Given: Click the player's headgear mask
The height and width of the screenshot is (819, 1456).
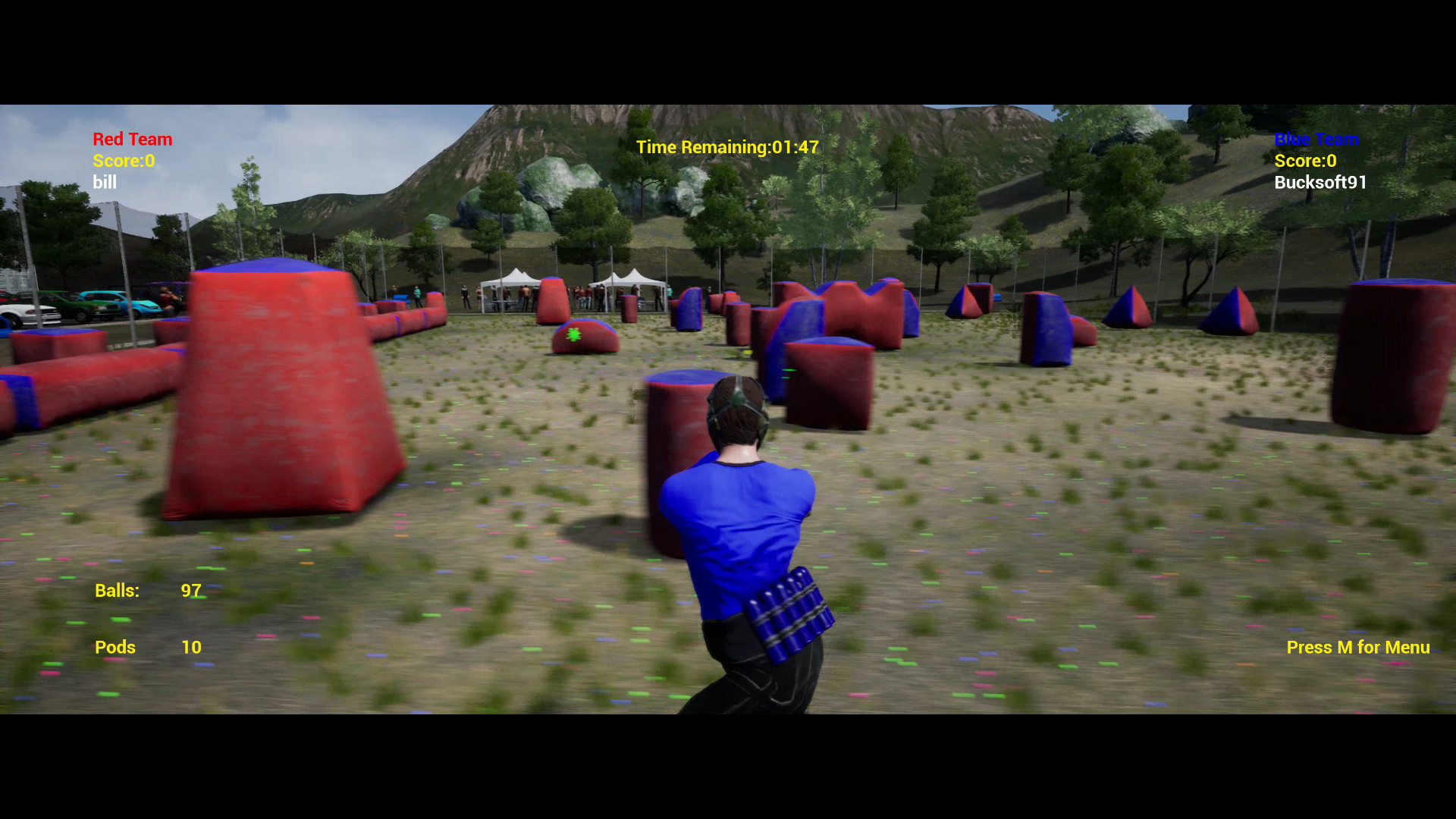Looking at the screenshot, I should [x=736, y=402].
